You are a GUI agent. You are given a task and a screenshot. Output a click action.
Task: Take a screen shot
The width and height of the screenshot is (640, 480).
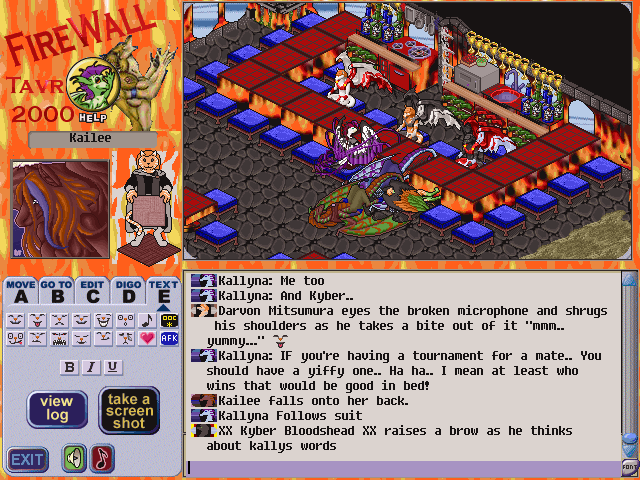pyautogui.click(x=129, y=410)
